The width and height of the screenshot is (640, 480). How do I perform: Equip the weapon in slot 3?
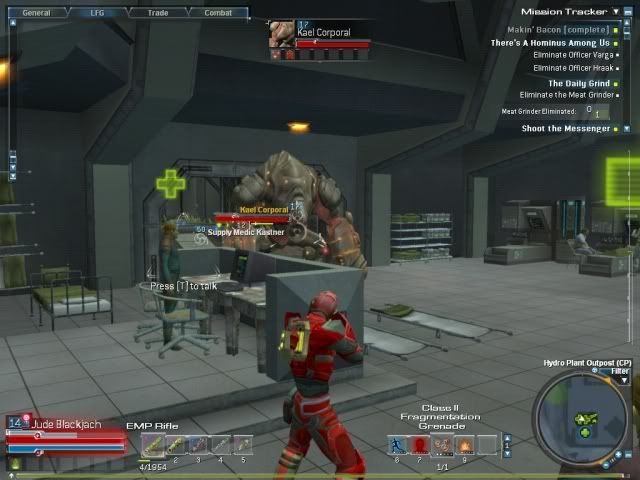197,445
